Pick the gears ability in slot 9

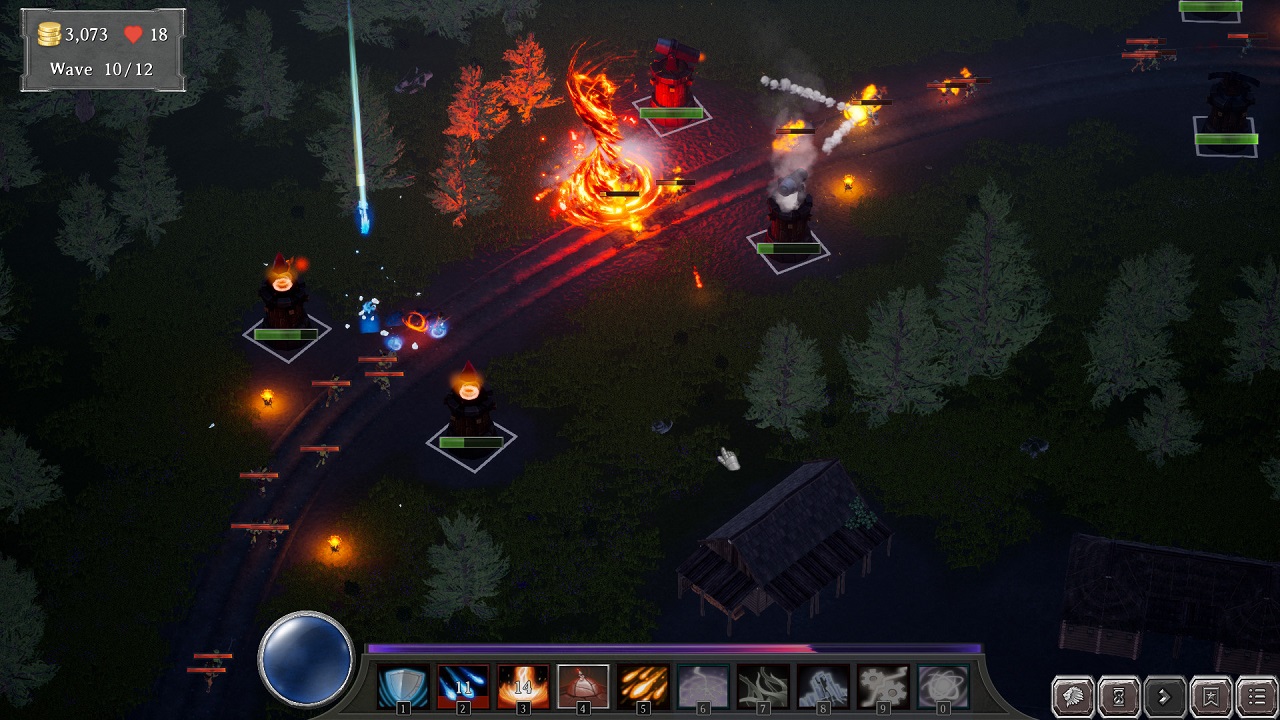point(883,687)
